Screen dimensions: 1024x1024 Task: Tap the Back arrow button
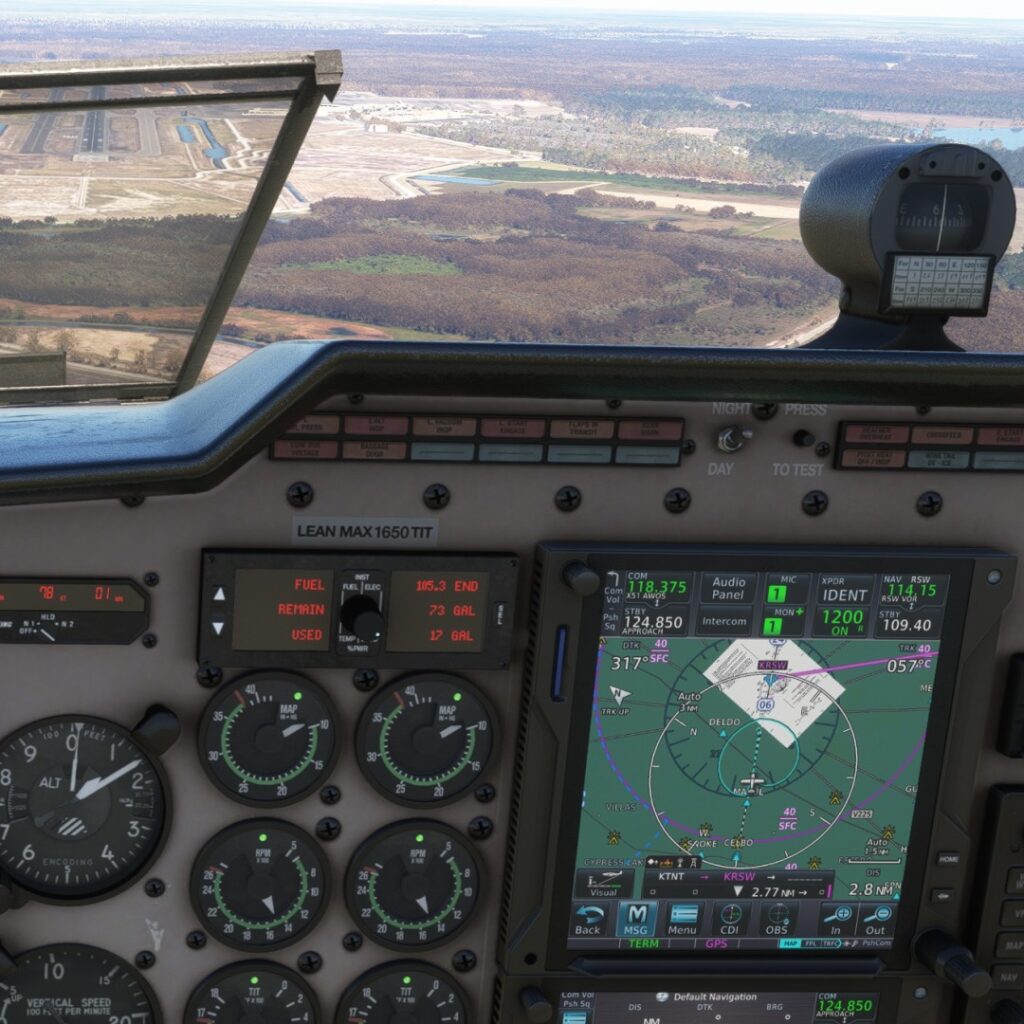(589, 918)
